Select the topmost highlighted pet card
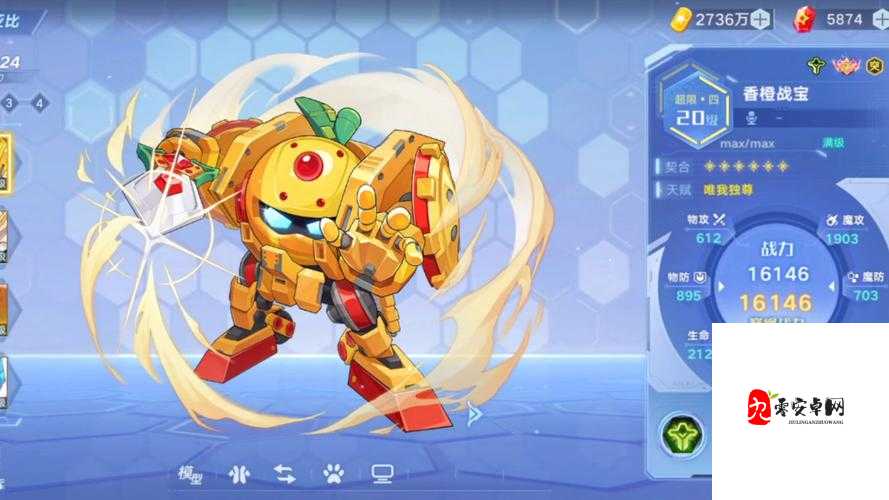 coord(5,162)
